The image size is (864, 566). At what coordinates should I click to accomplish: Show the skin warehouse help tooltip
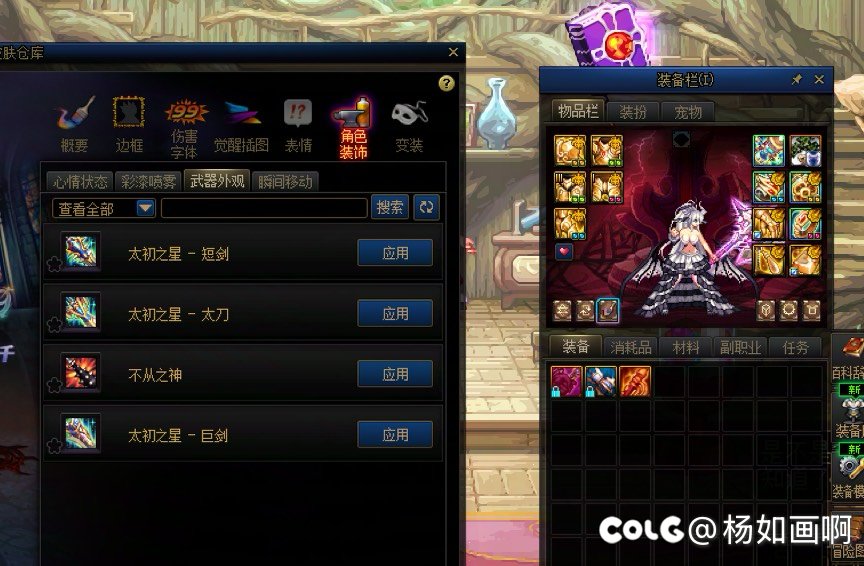[x=447, y=83]
